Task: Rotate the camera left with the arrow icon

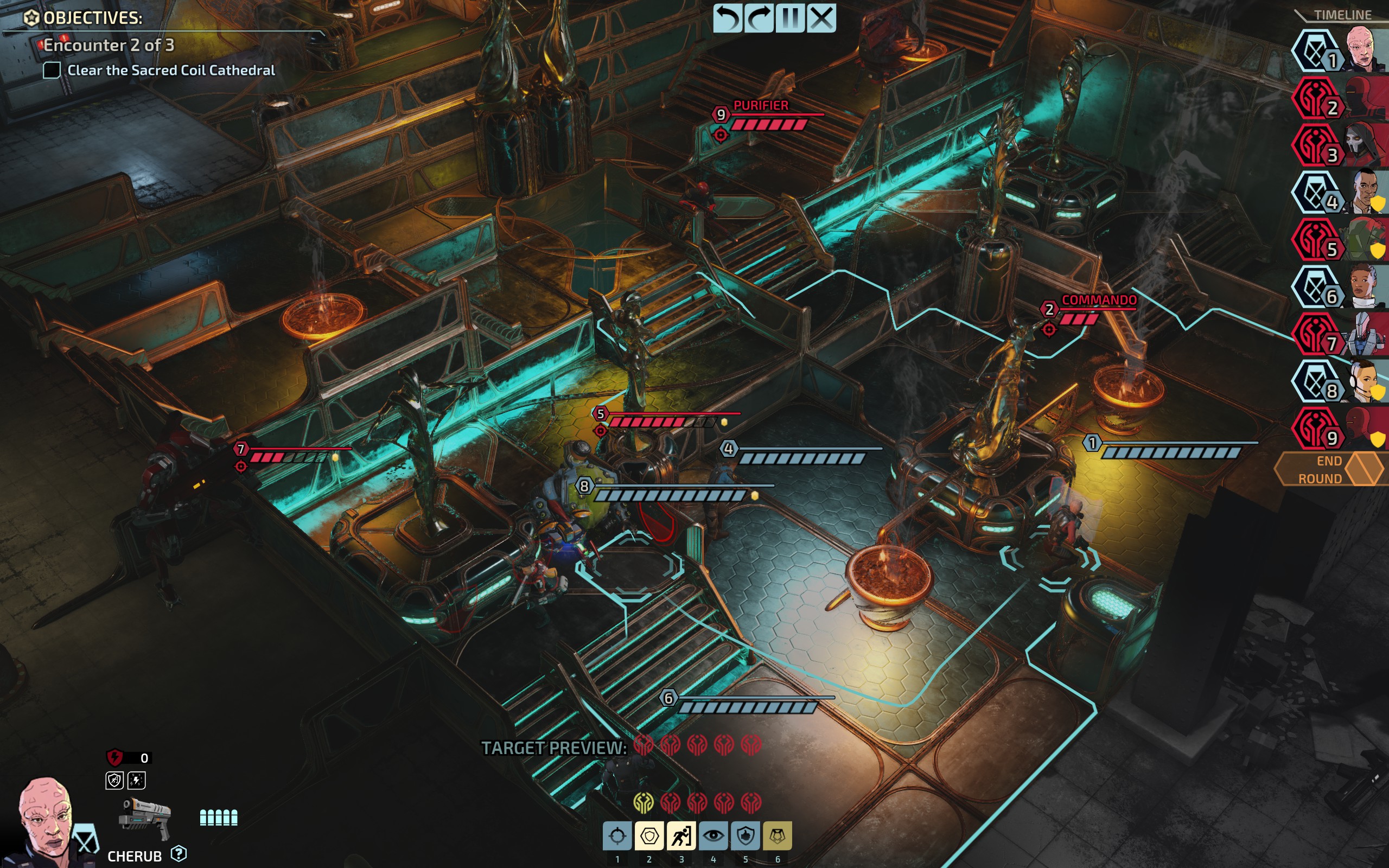Action: point(728,19)
